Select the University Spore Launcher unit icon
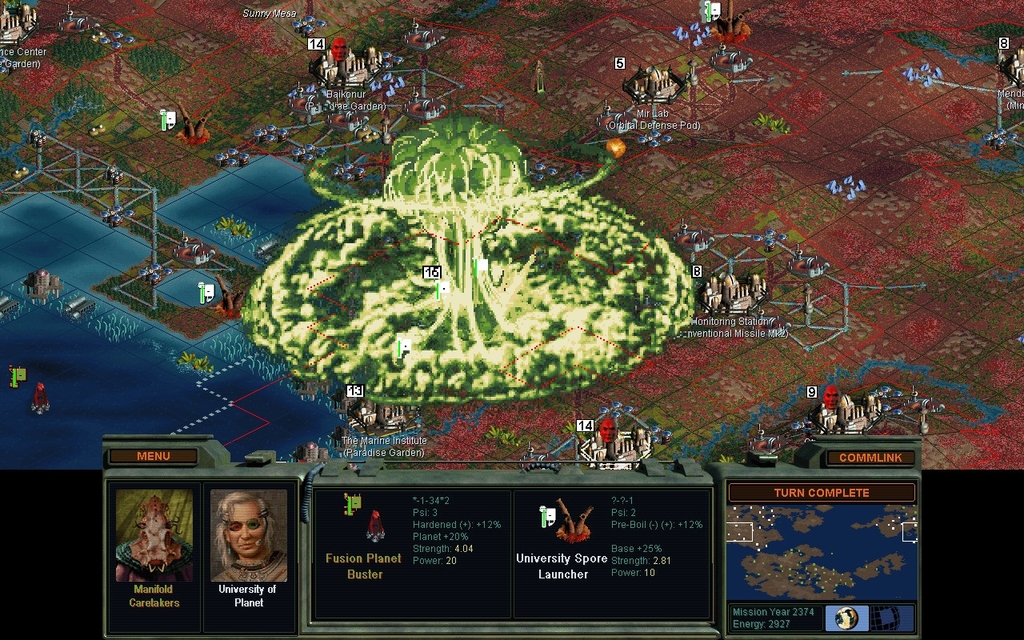Image resolution: width=1024 pixels, height=640 pixels. (570, 522)
